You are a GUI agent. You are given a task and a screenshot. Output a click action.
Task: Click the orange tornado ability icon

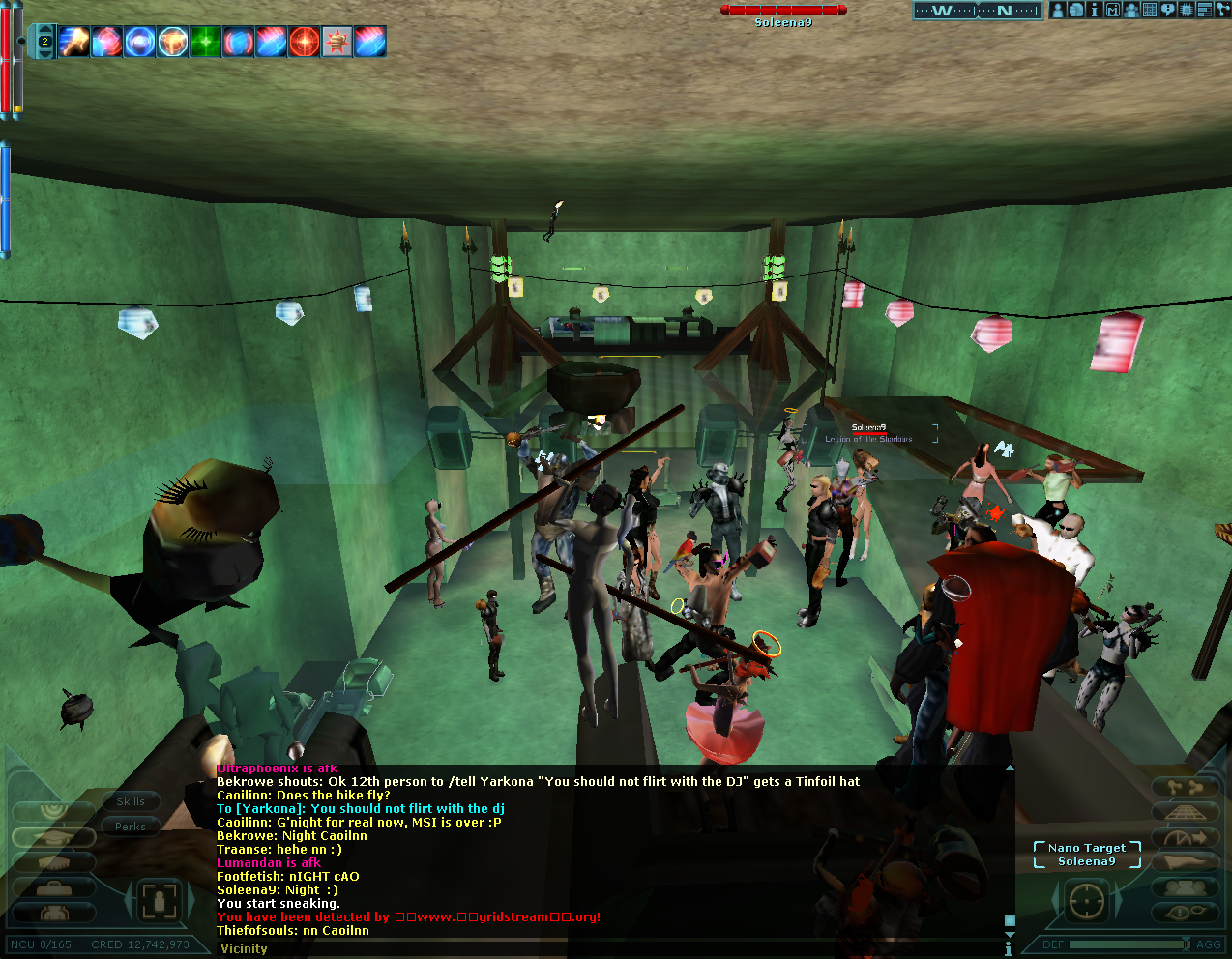coord(172,42)
